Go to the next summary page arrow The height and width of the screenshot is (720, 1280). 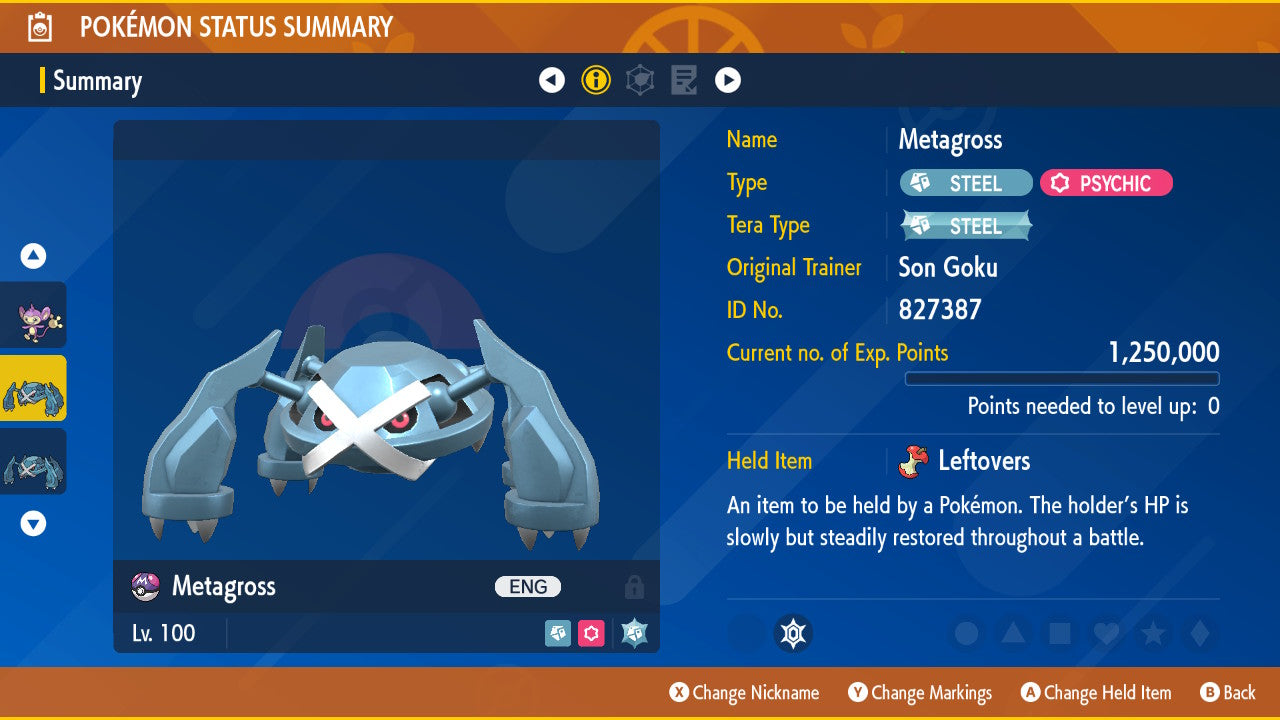pyautogui.click(x=728, y=80)
